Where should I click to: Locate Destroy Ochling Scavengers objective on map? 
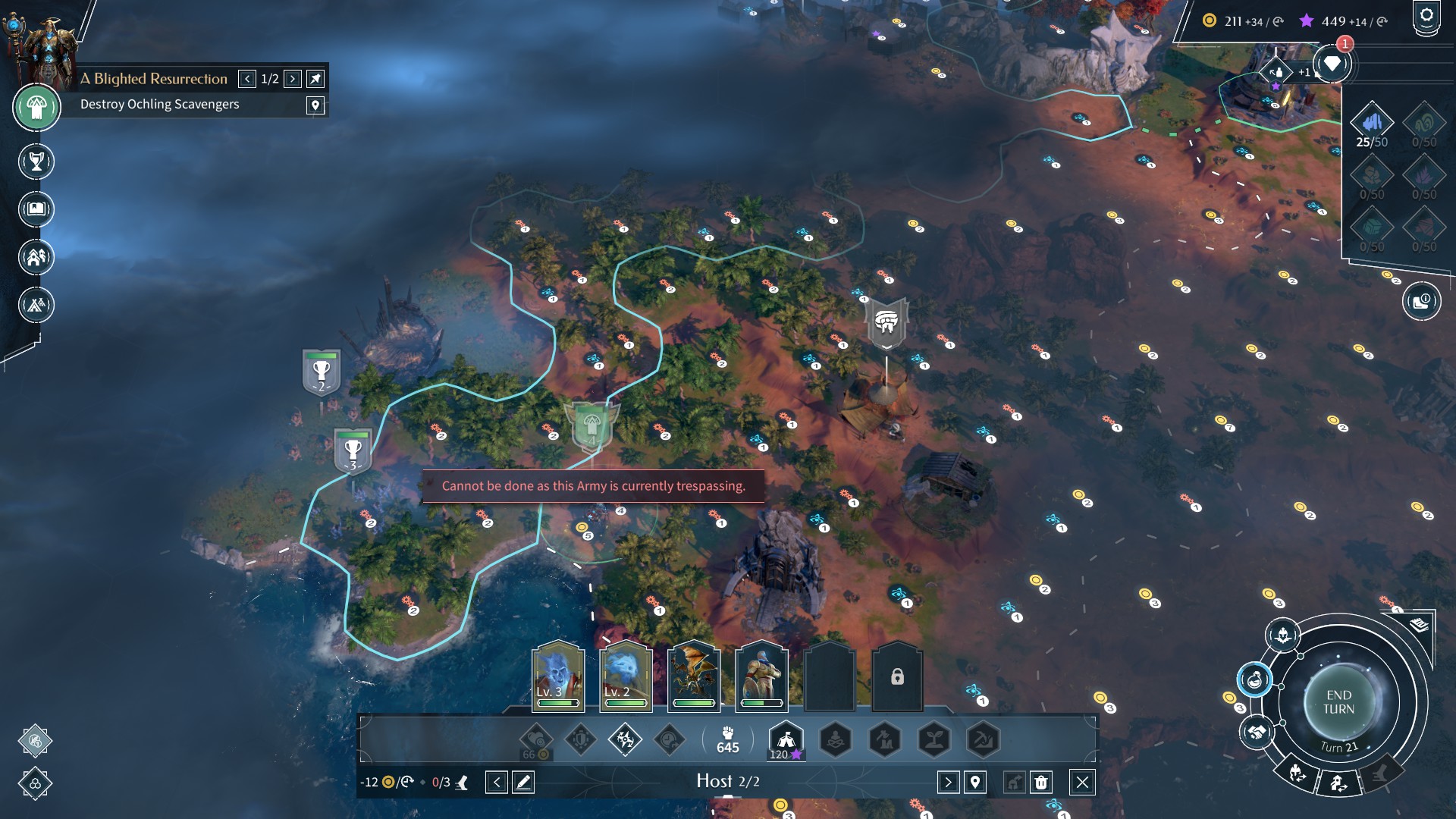pyautogui.click(x=315, y=105)
